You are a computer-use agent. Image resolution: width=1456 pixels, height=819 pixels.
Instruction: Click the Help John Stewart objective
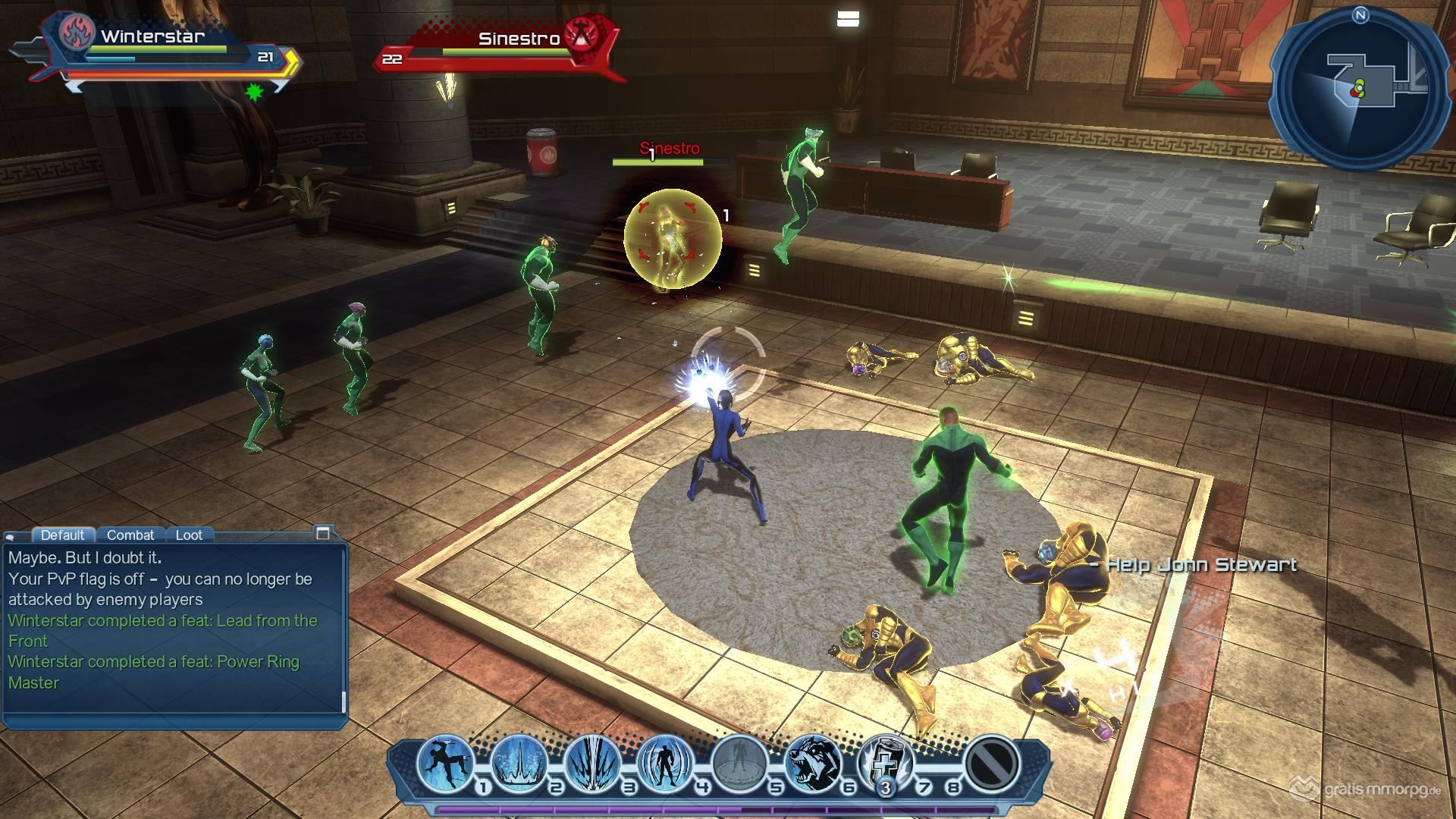tap(1194, 565)
